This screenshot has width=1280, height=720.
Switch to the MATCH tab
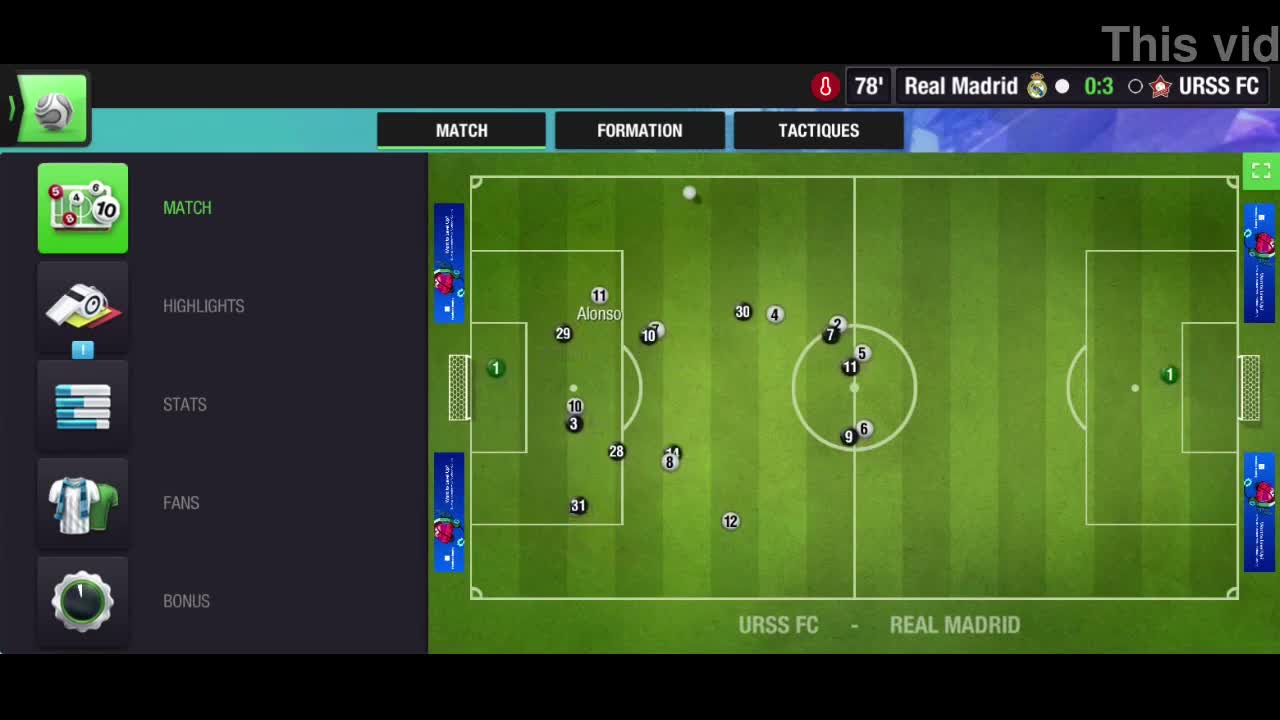(x=461, y=131)
